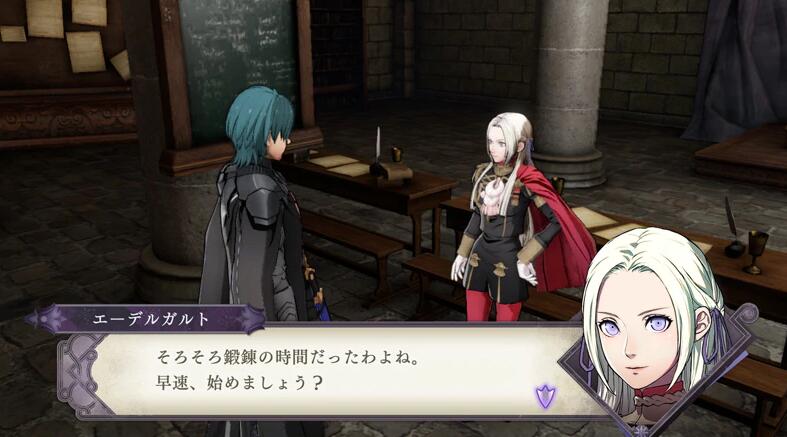Click the purple dialogue advance arrow

(544, 396)
